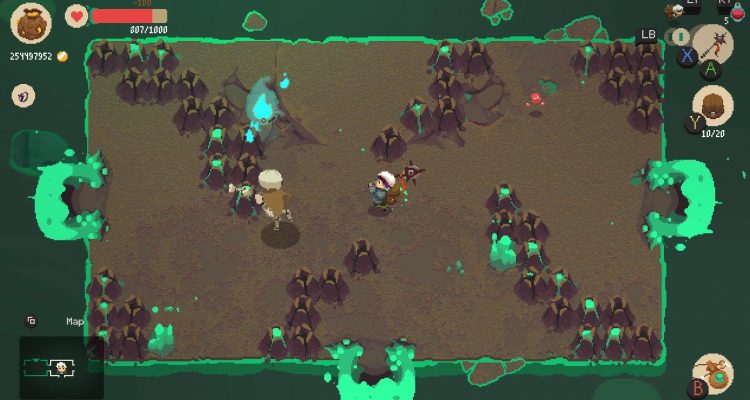Open the gold coin pouch icon
750x400 pixels.
point(31,23)
